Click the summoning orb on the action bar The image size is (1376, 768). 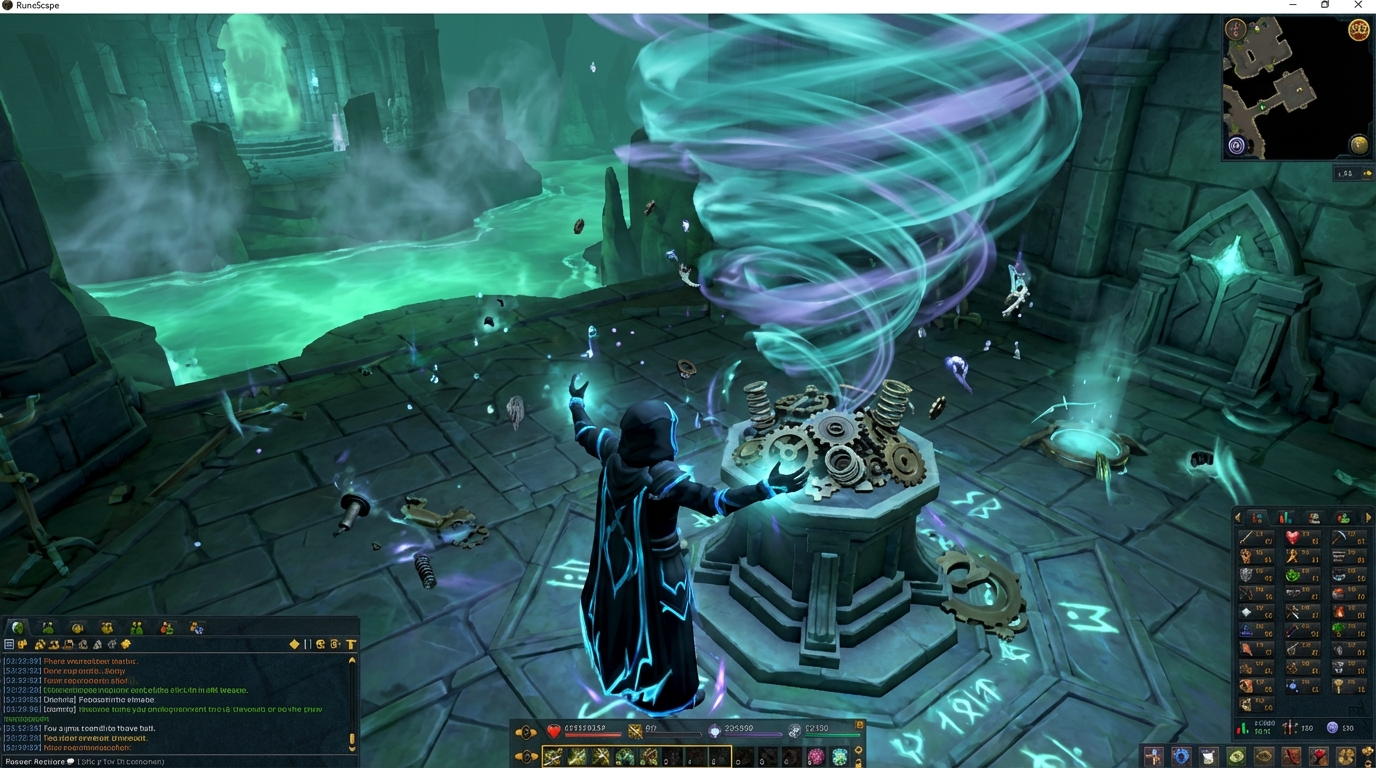(796, 730)
